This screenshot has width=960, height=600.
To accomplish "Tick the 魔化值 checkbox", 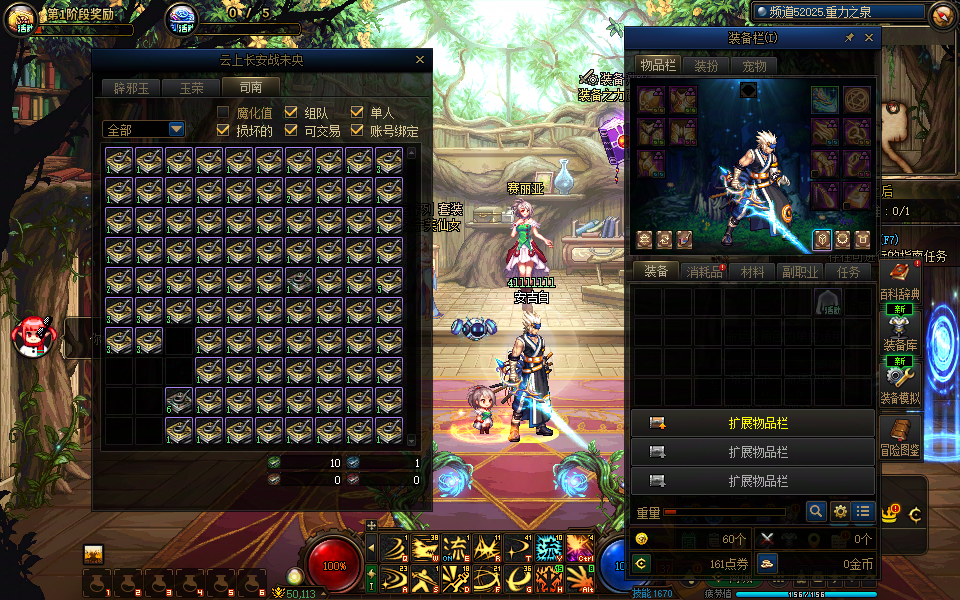I will tap(224, 113).
